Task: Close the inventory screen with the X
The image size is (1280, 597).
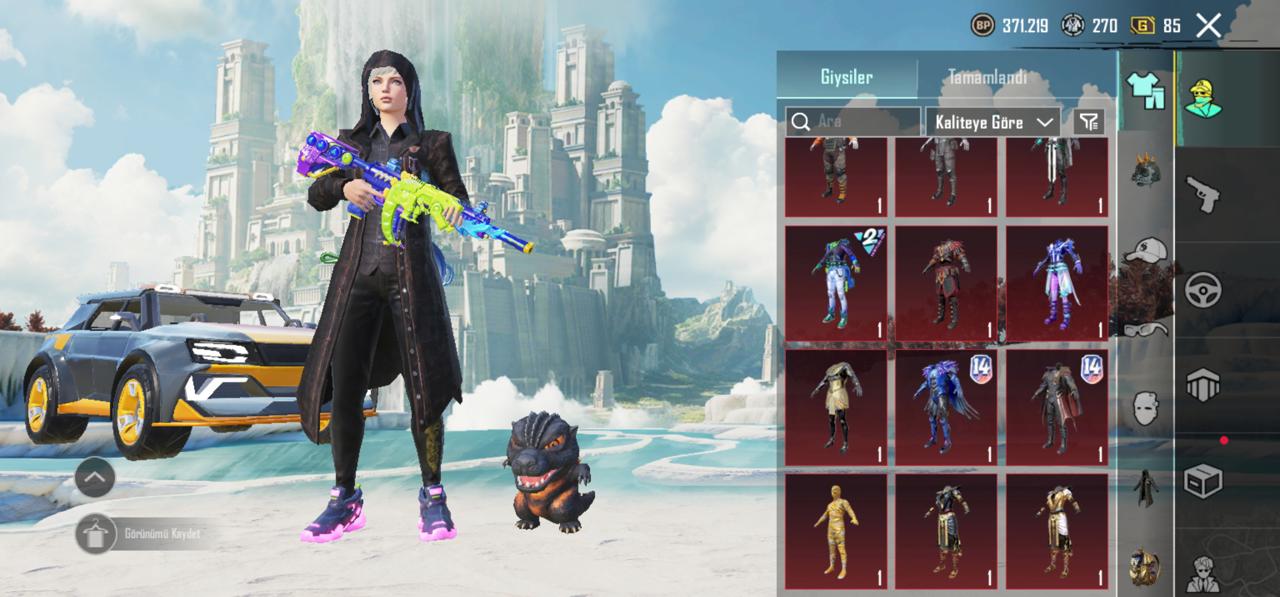Action: pyautogui.click(x=1208, y=26)
